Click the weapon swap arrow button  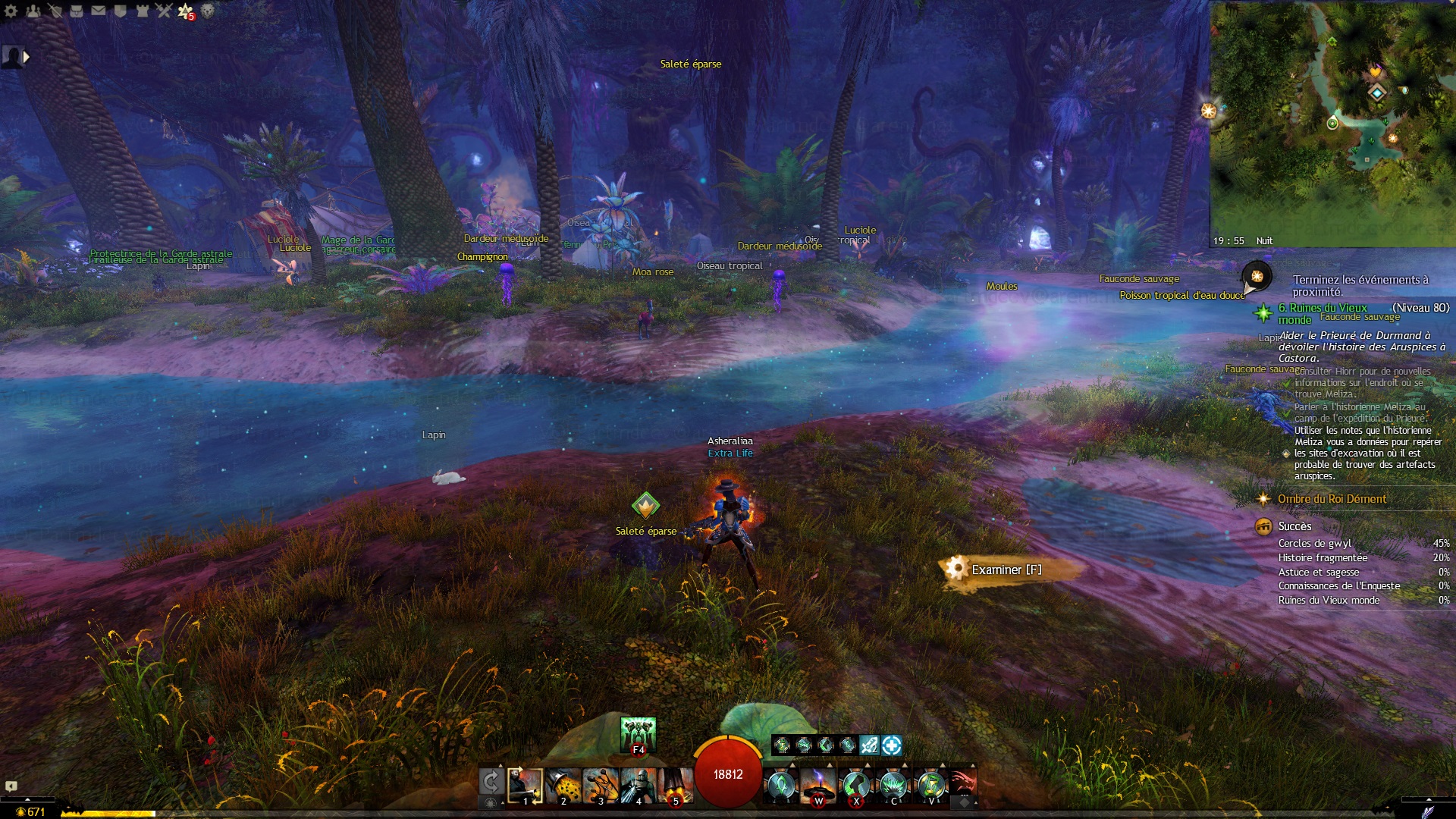click(491, 782)
